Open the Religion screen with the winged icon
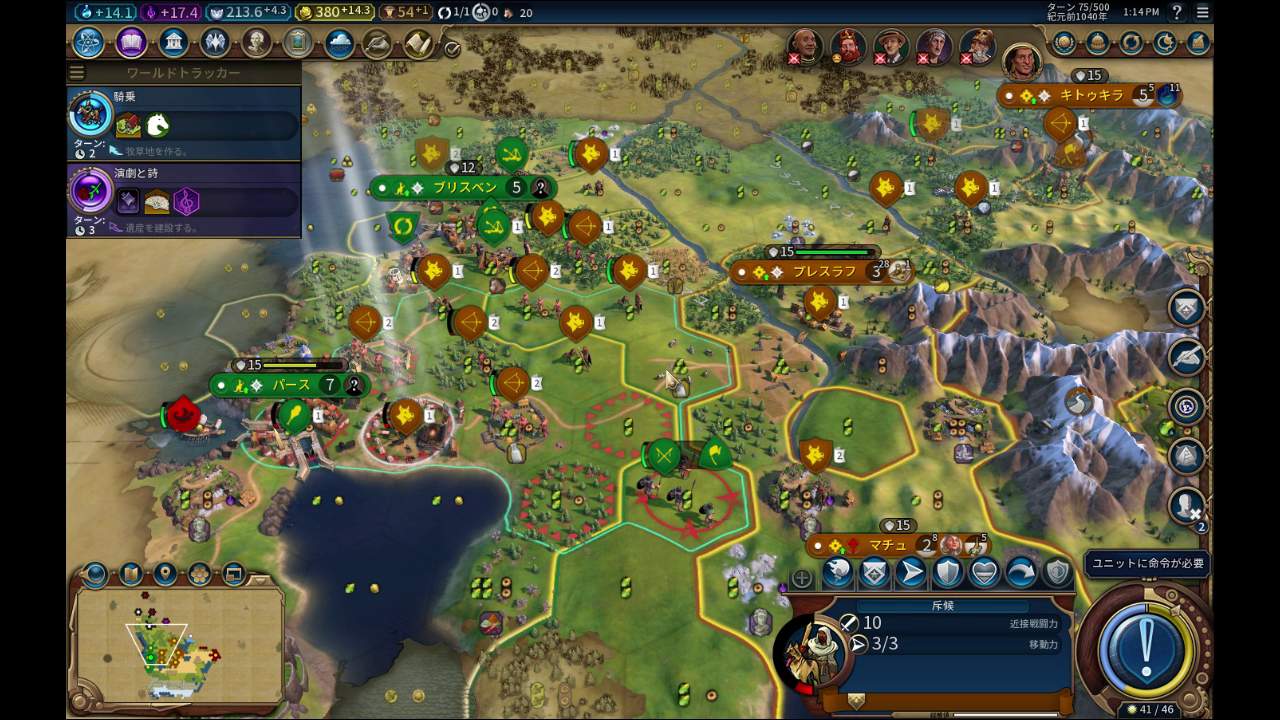Viewport: 1280px width, 720px height. click(x=215, y=43)
